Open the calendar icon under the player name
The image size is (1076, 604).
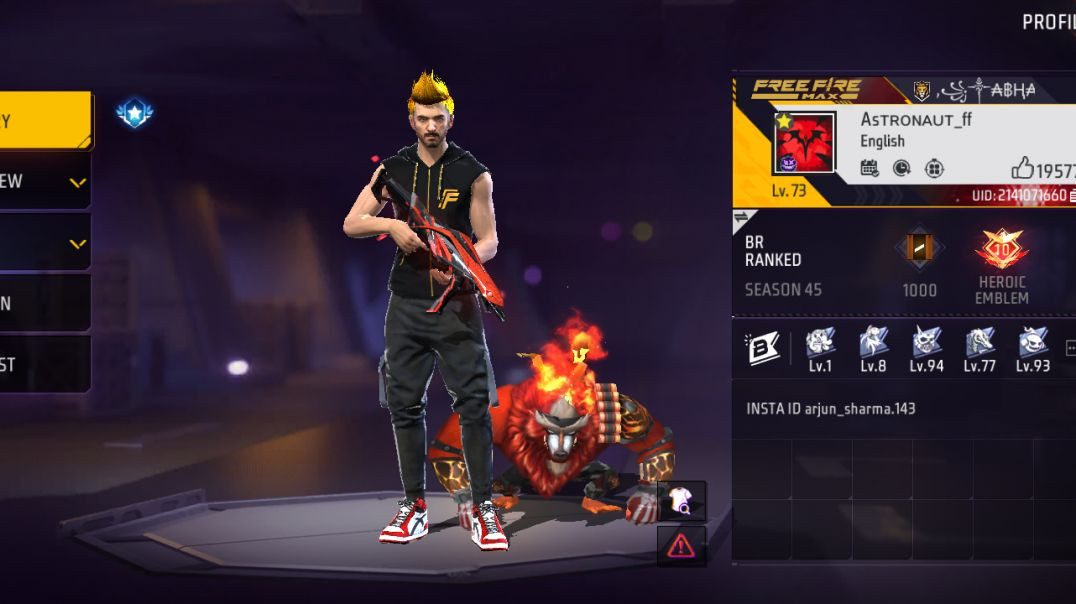coord(869,168)
